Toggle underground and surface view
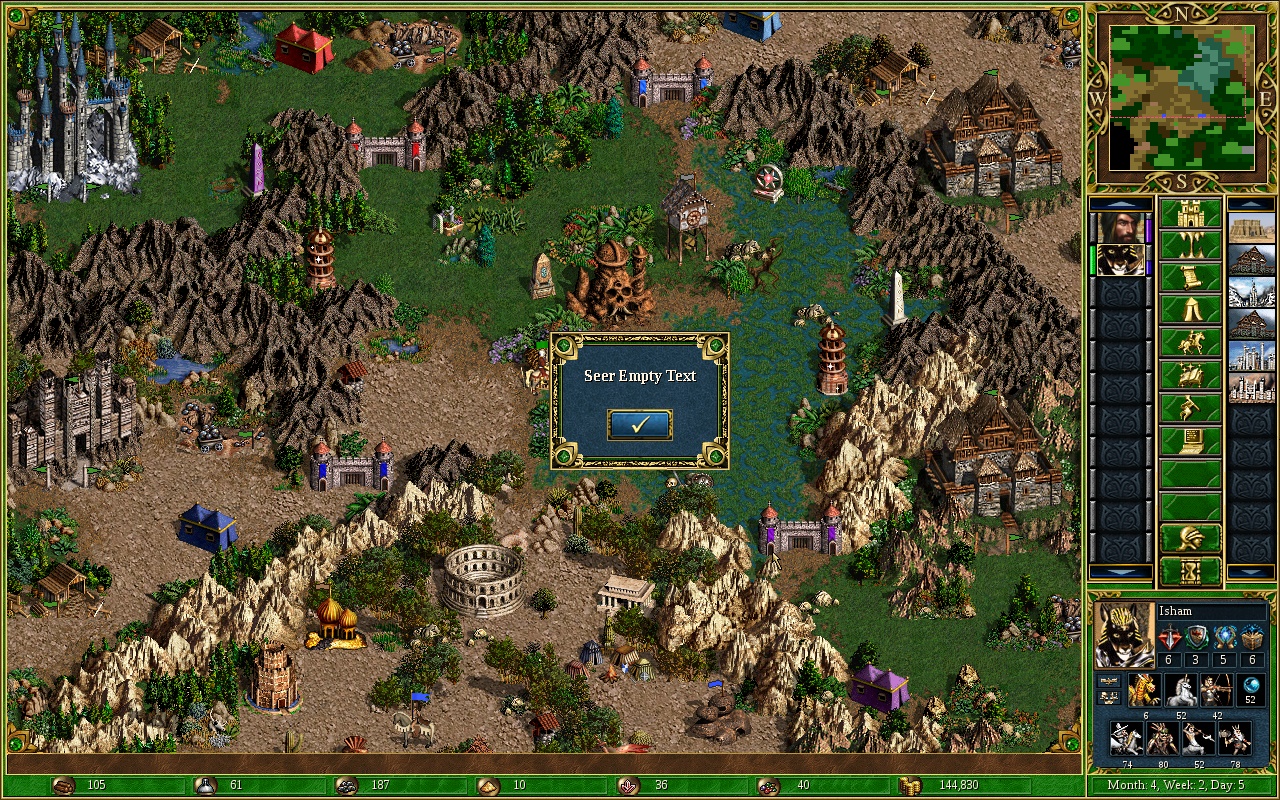 point(1190,246)
